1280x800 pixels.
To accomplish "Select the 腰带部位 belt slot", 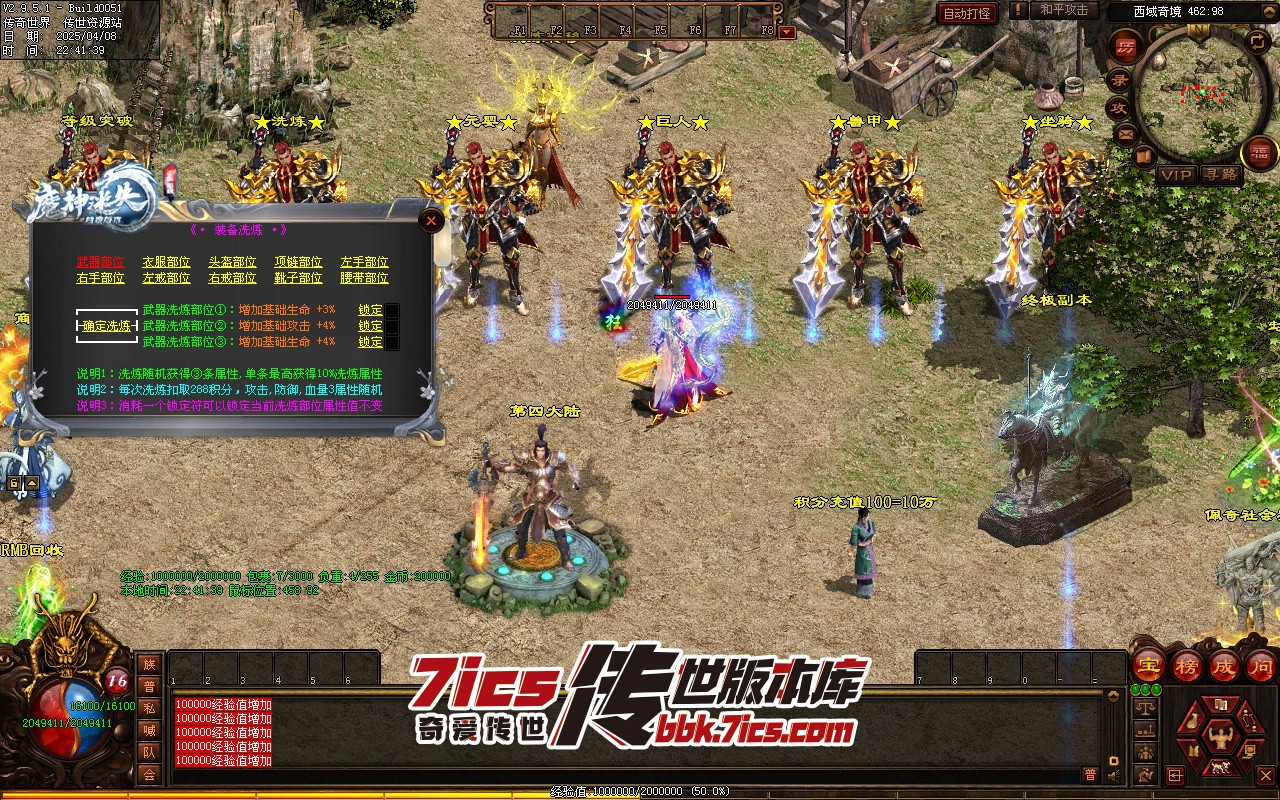I will point(364,278).
